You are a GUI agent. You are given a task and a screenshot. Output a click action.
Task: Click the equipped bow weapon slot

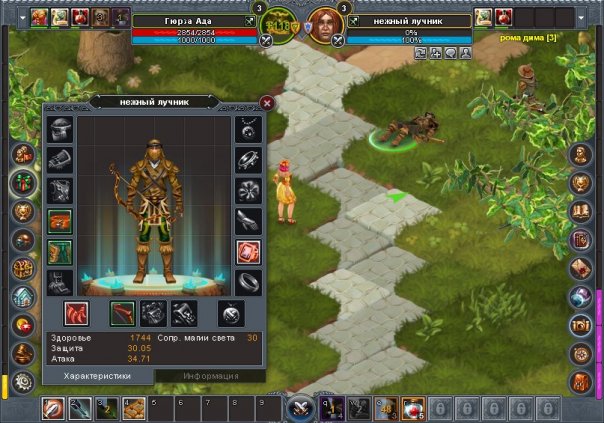tap(123, 313)
